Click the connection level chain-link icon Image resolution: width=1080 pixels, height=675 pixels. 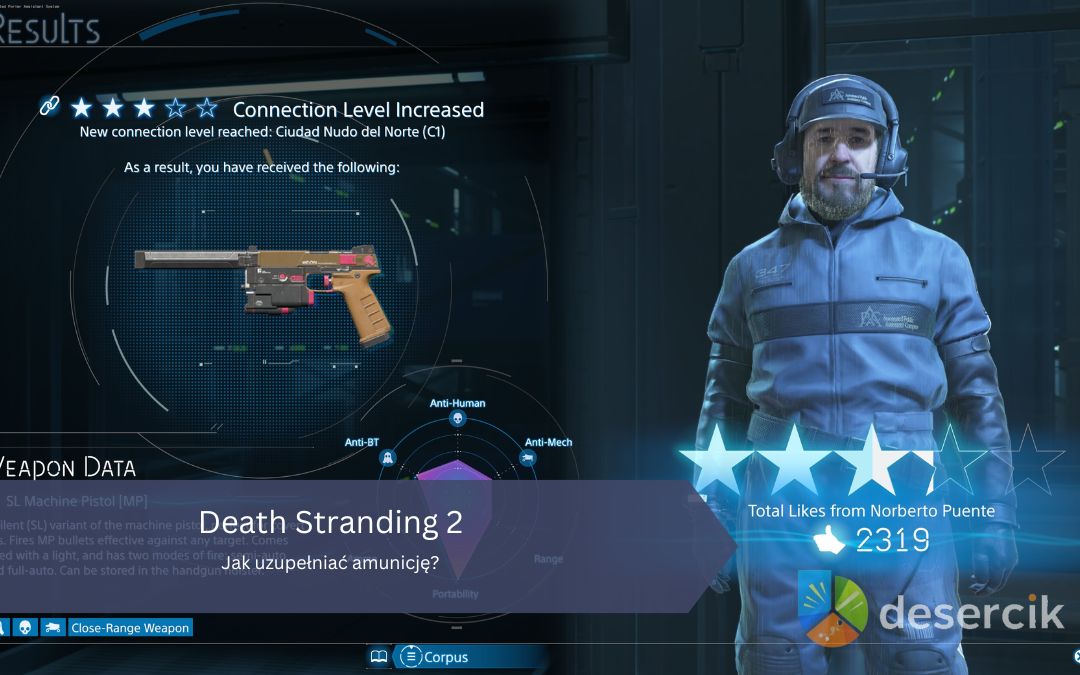click(x=49, y=106)
